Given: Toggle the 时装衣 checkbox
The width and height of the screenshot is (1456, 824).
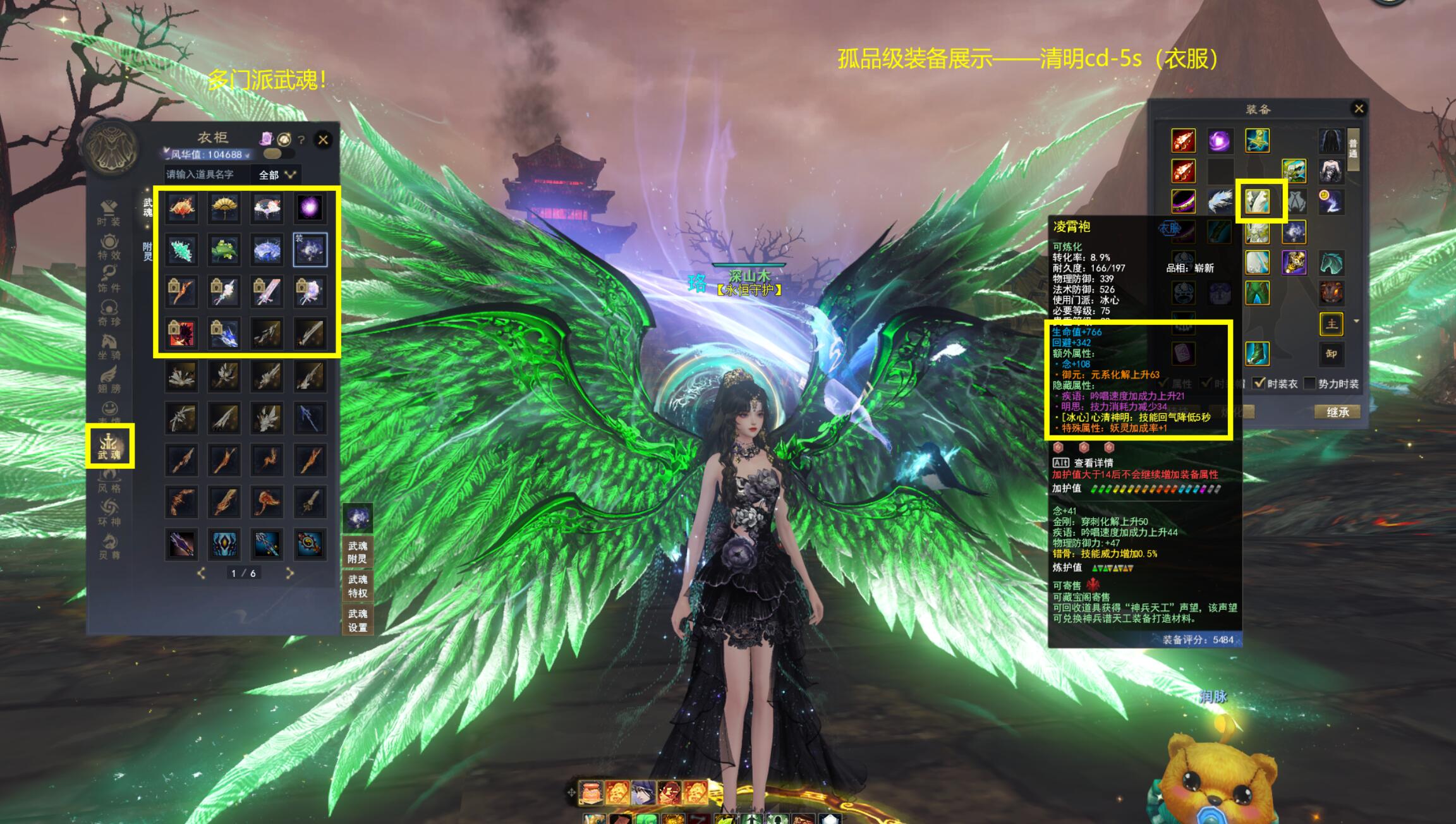Looking at the screenshot, I should point(1259,384).
